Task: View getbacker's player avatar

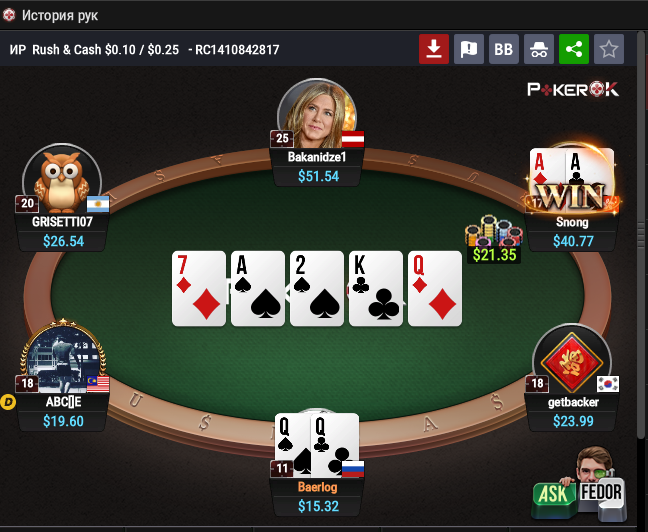Action: pyautogui.click(x=571, y=359)
